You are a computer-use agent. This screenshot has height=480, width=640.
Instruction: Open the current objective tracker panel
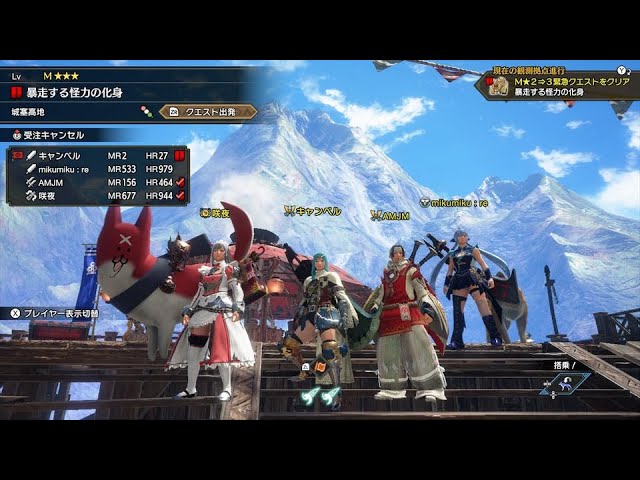(560, 83)
